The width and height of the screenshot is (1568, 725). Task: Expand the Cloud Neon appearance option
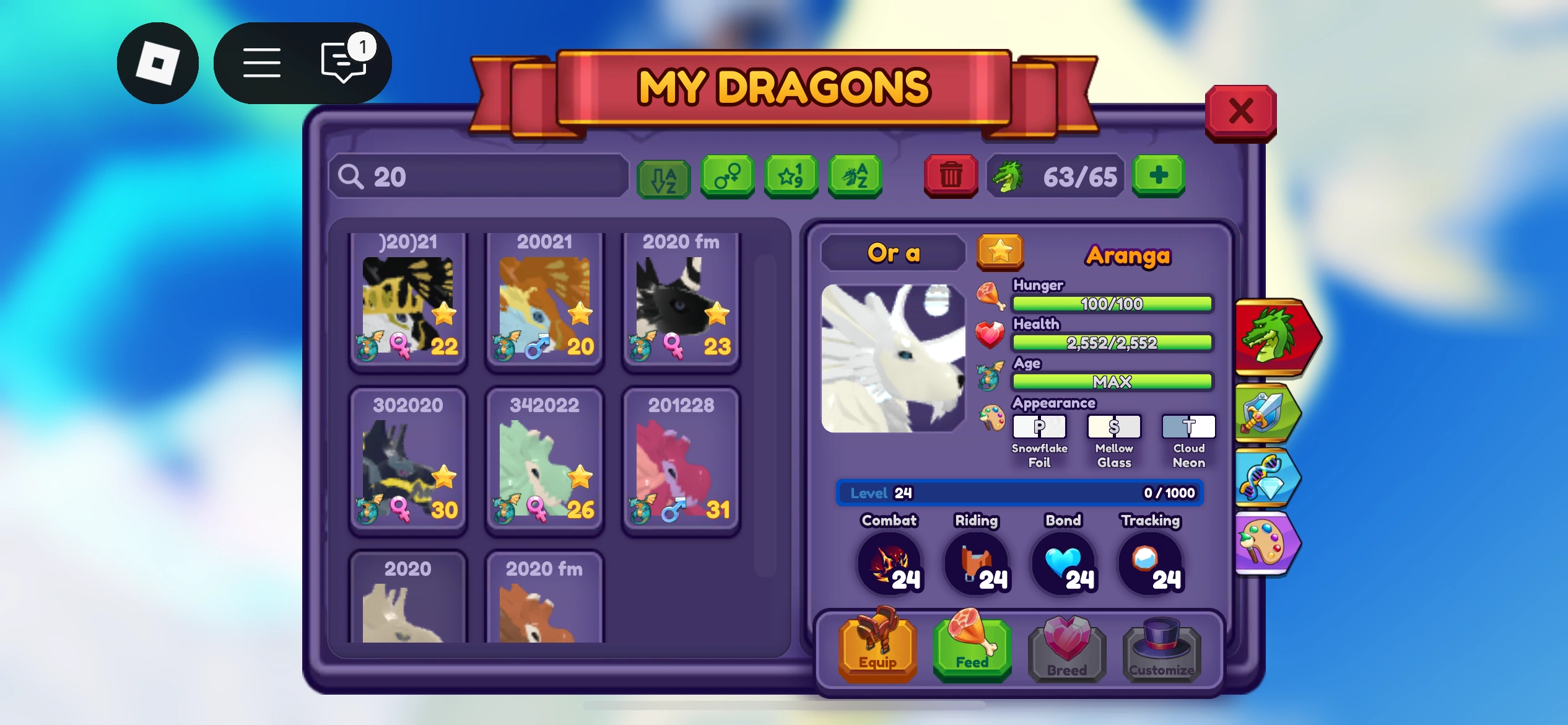pos(1188,426)
